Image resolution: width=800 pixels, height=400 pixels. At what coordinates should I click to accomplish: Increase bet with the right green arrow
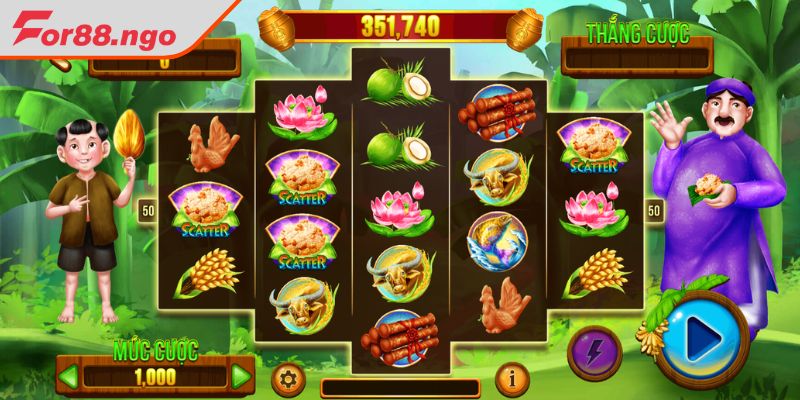pos(241,377)
